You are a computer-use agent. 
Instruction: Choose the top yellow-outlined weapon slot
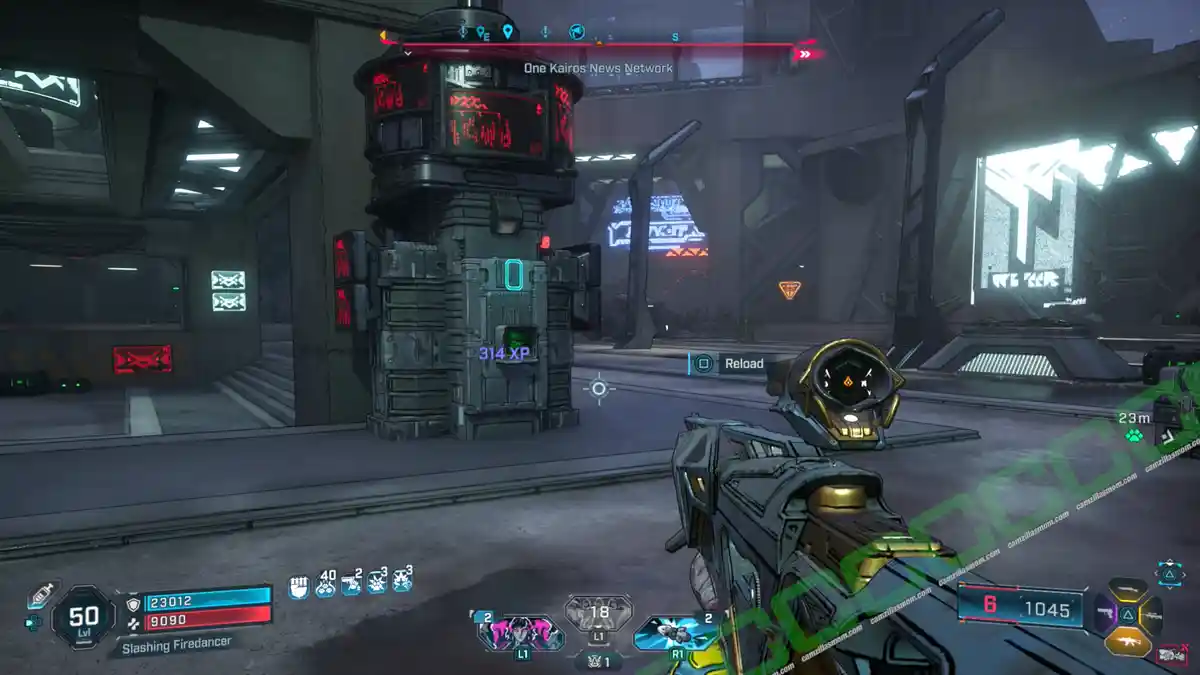[x=1127, y=590]
